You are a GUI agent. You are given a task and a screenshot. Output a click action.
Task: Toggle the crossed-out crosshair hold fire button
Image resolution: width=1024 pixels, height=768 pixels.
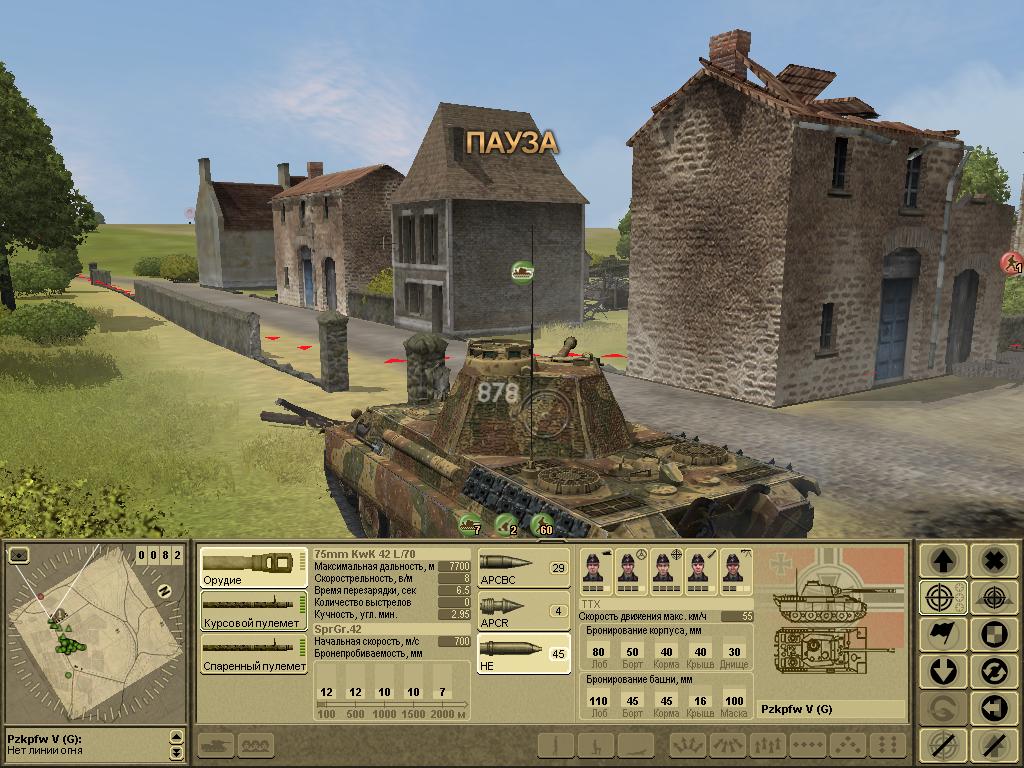click(944, 744)
